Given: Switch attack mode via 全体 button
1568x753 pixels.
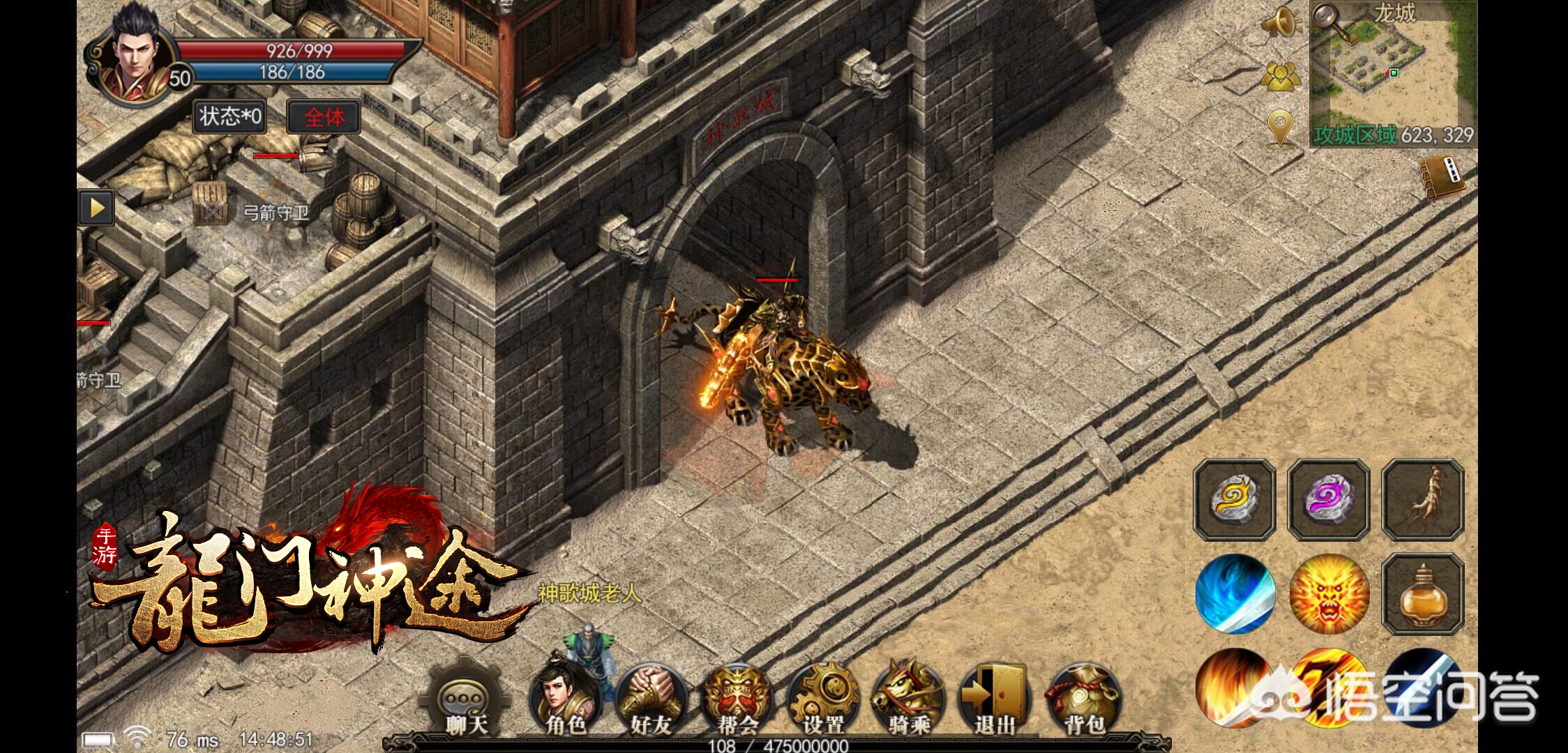Looking at the screenshot, I should point(324,117).
